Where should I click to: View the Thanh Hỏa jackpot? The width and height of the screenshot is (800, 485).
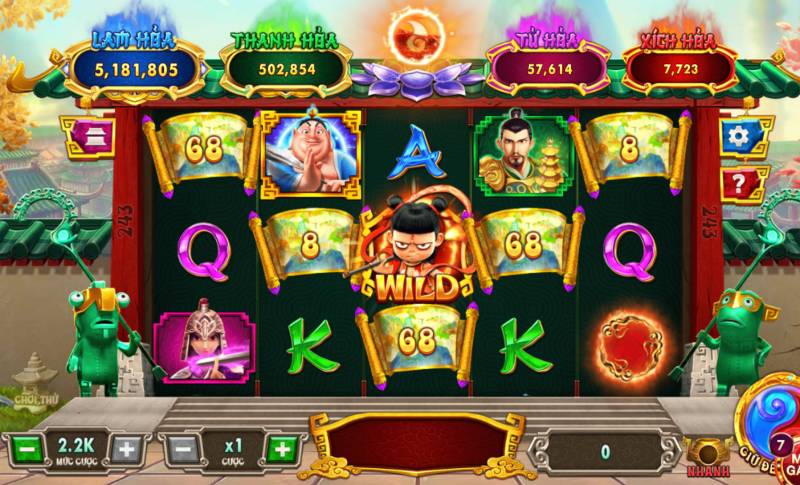(284, 68)
